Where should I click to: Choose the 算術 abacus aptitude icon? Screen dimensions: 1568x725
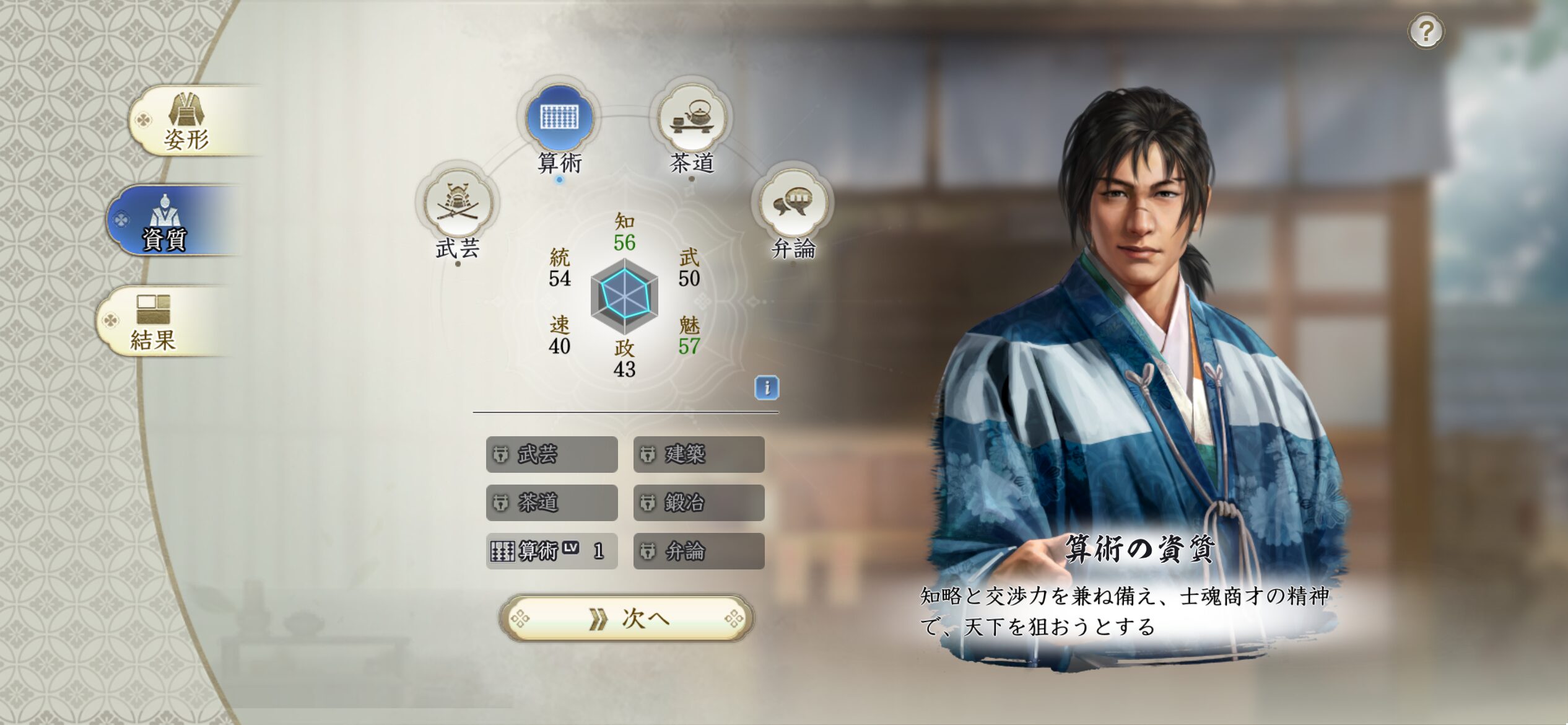click(559, 117)
